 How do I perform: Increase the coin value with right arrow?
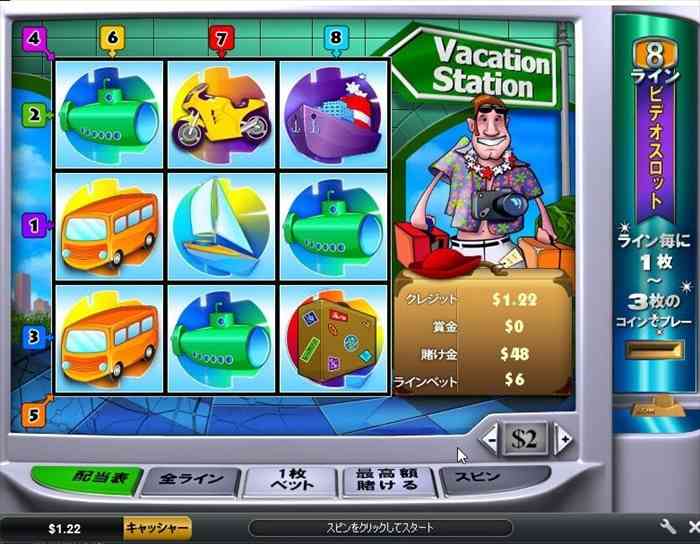point(563,438)
